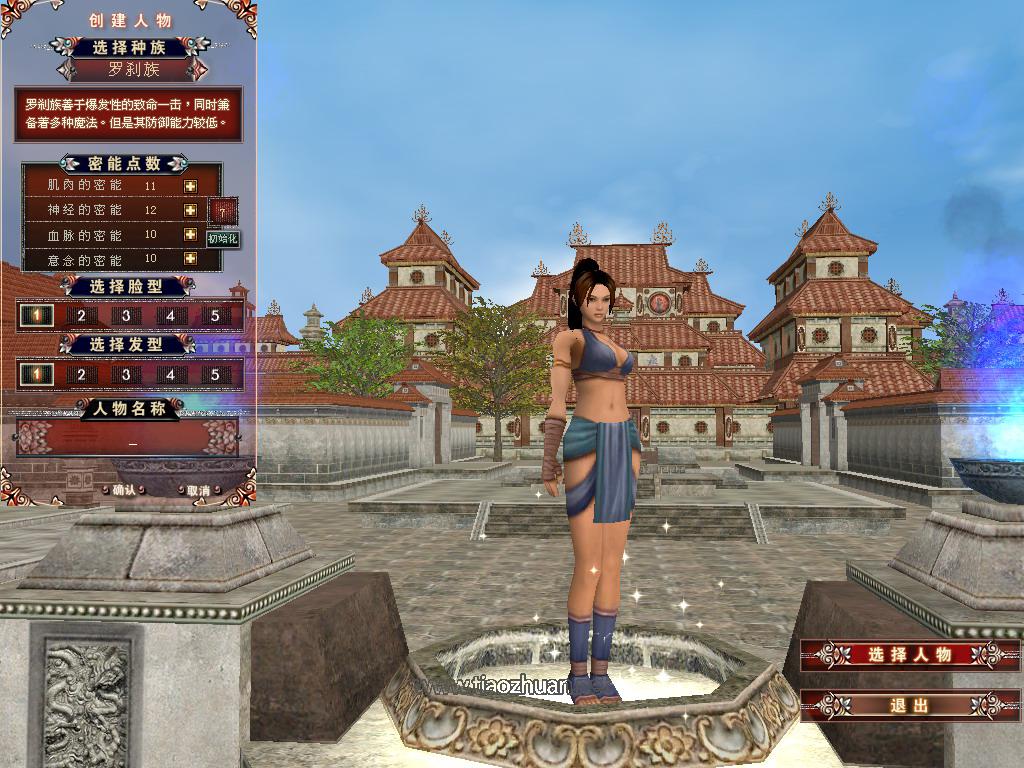The height and width of the screenshot is (768, 1024).
Task: Choose hairstyle 4 under 选择发型
Action: click(x=170, y=375)
